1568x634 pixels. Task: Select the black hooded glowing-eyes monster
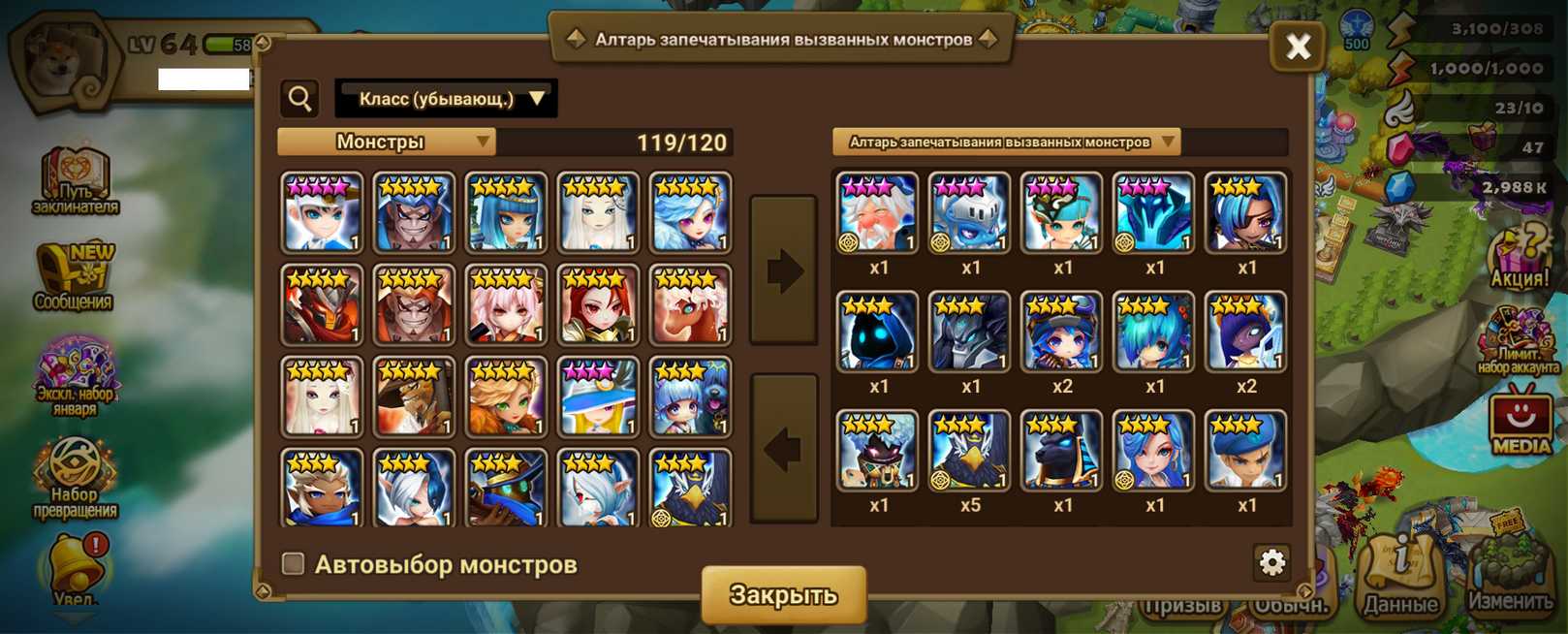(x=877, y=333)
